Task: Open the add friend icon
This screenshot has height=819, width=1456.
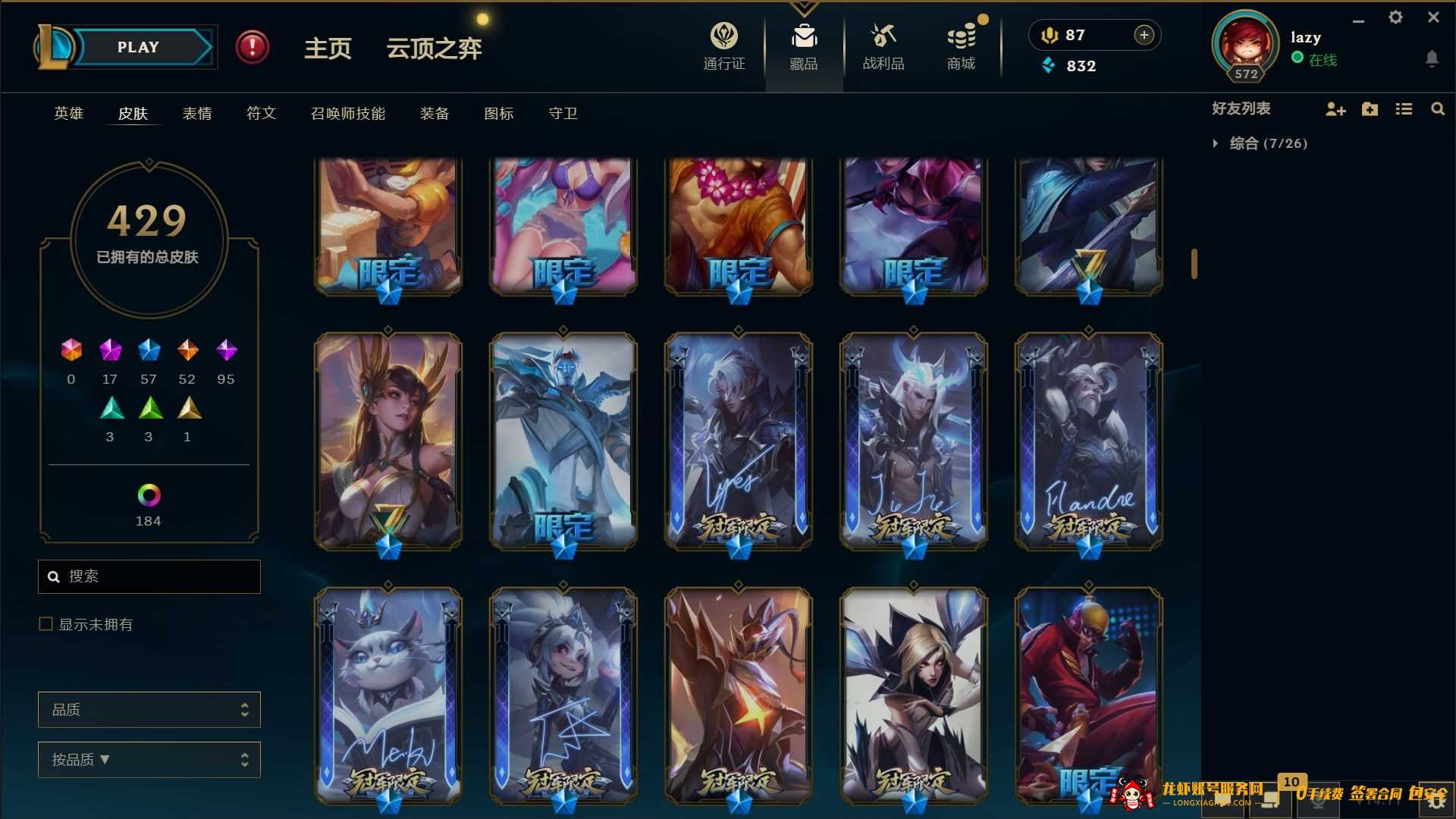Action: (x=1335, y=109)
